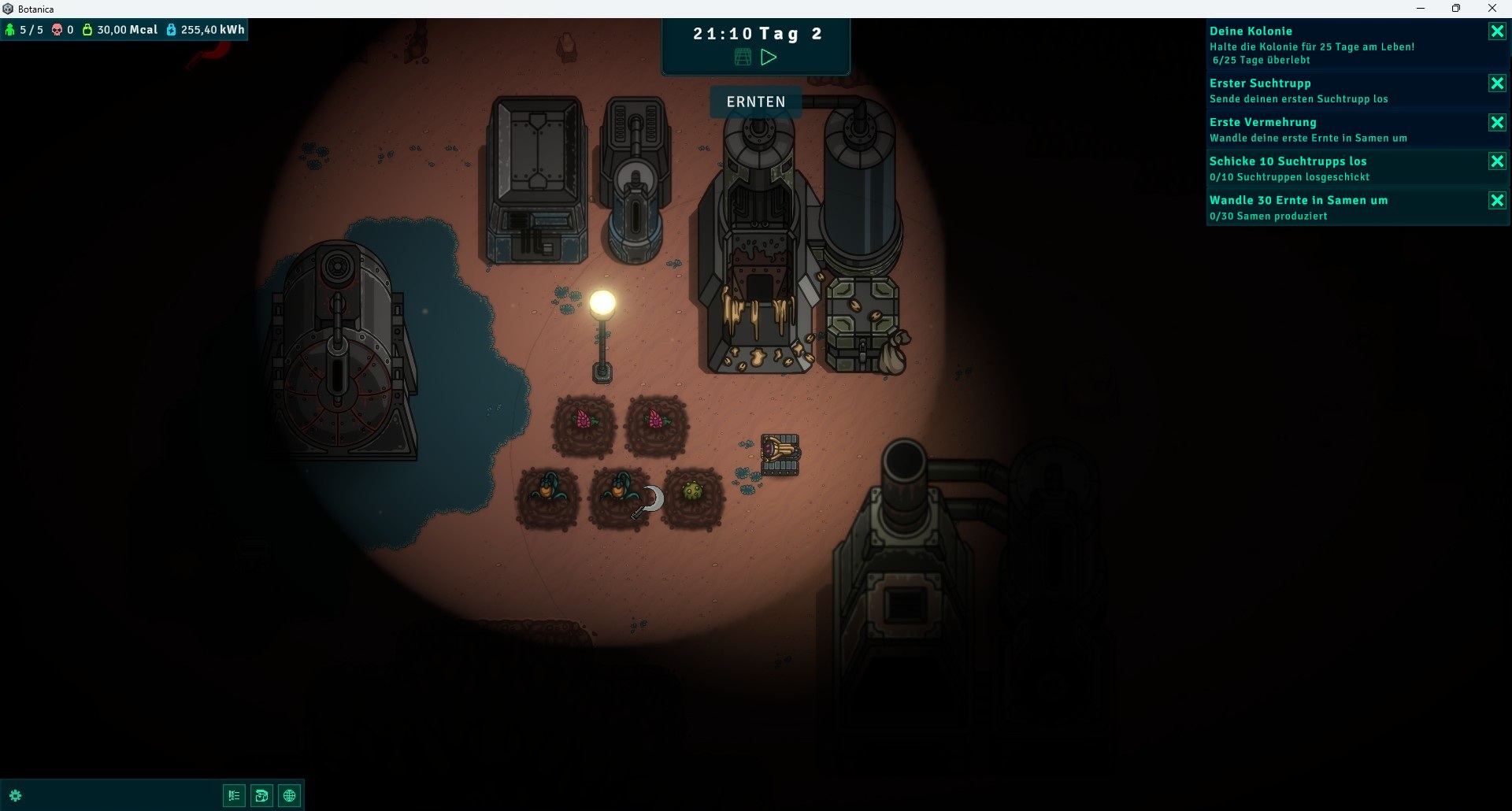
Task: Click the calendar grid icon beside play
Action: pyautogui.click(x=743, y=57)
